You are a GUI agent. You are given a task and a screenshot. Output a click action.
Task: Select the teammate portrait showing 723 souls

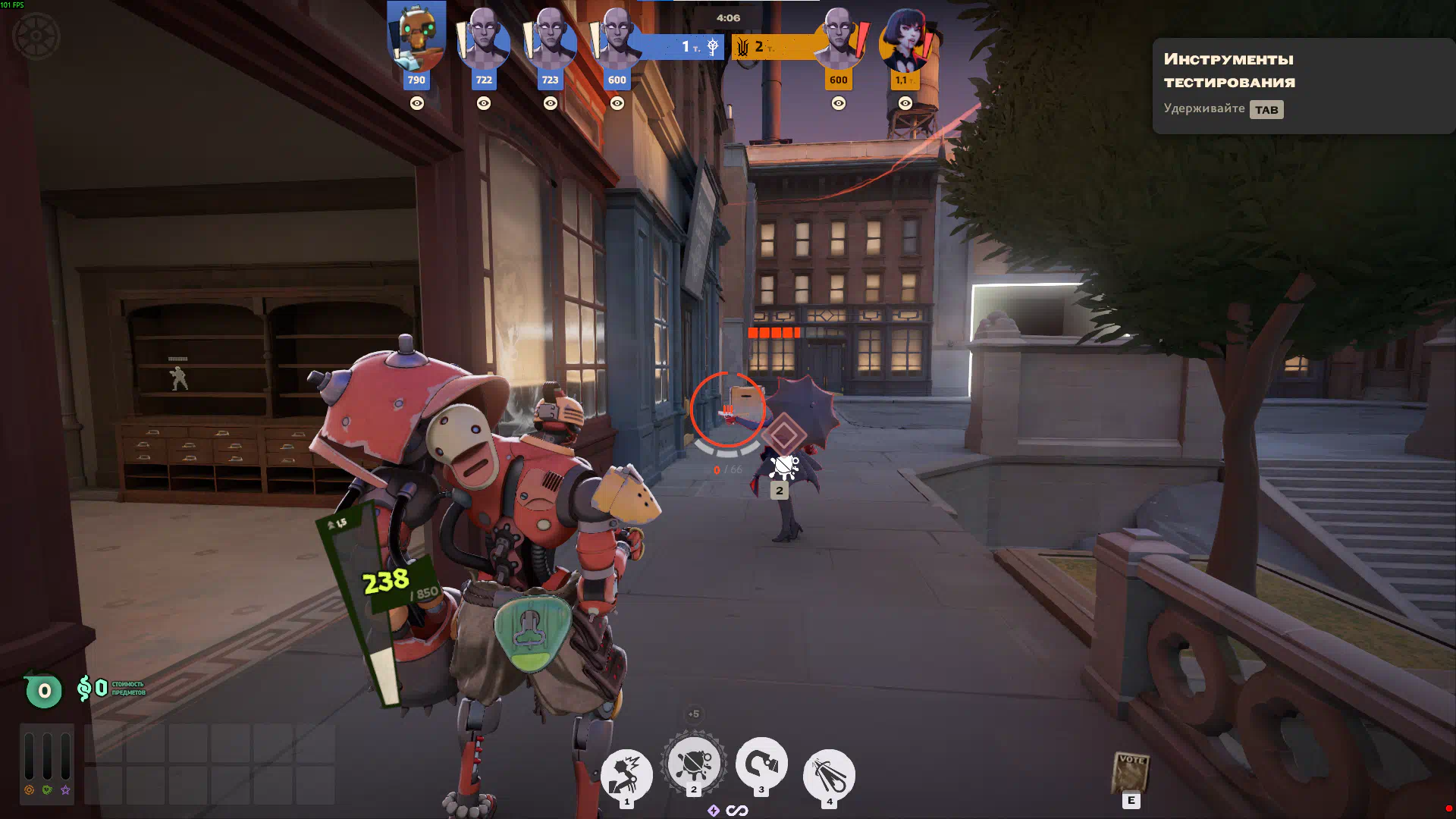550,38
